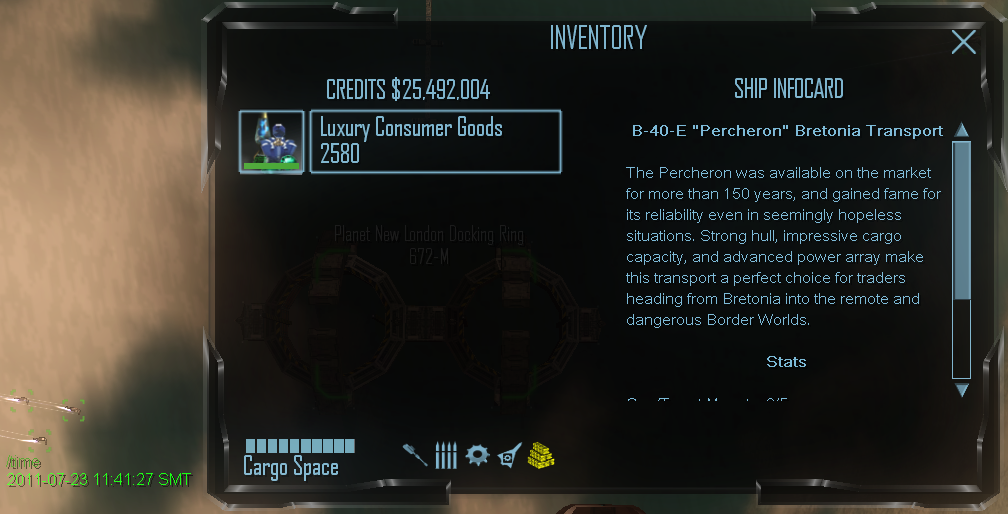Filter inventory by ammunition icon
This screenshot has width=1008, height=514.
coord(446,456)
